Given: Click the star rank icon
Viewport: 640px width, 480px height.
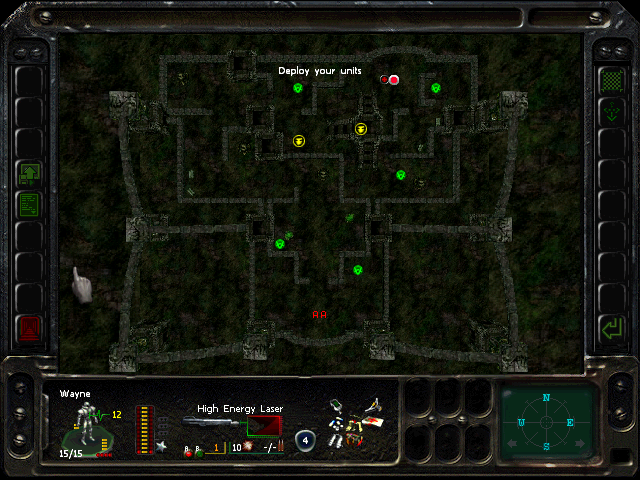Looking at the screenshot, I should coord(162,446).
